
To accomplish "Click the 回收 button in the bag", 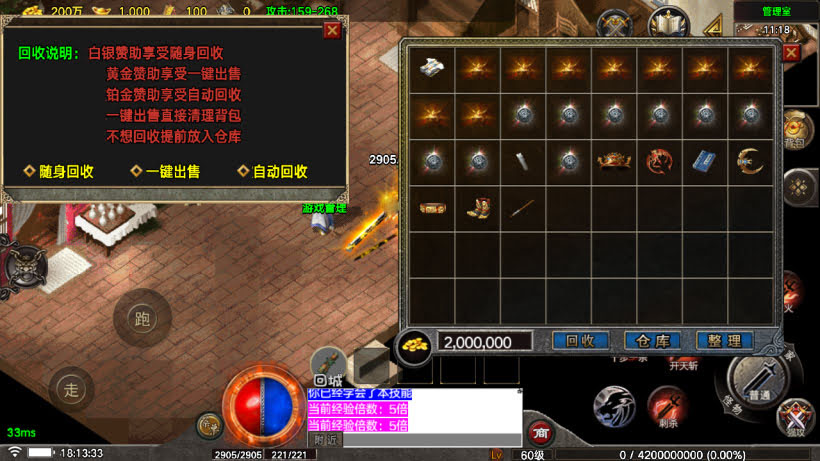I will click(580, 341).
